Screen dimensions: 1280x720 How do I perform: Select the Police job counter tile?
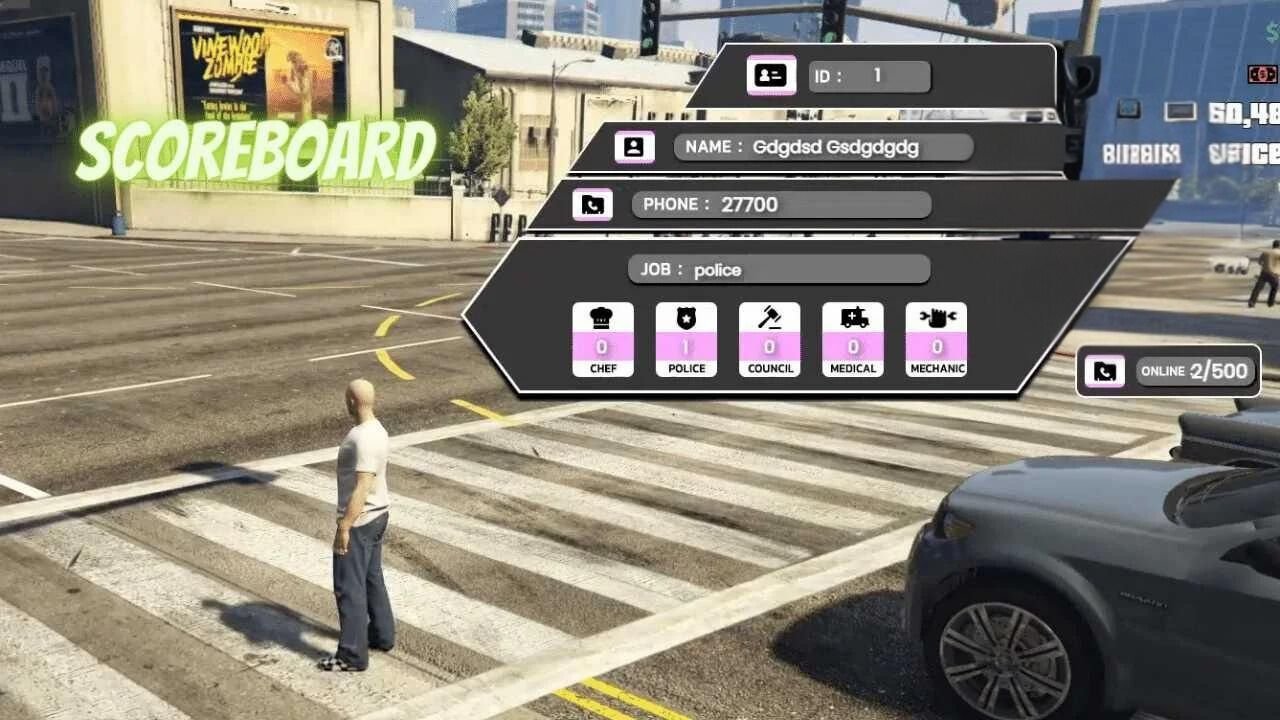pyautogui.click(x=686, y=339)
